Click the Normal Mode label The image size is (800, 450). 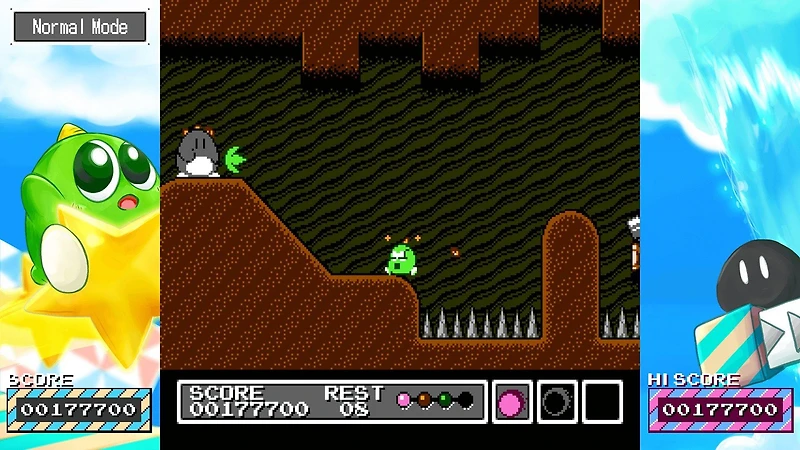80,27
